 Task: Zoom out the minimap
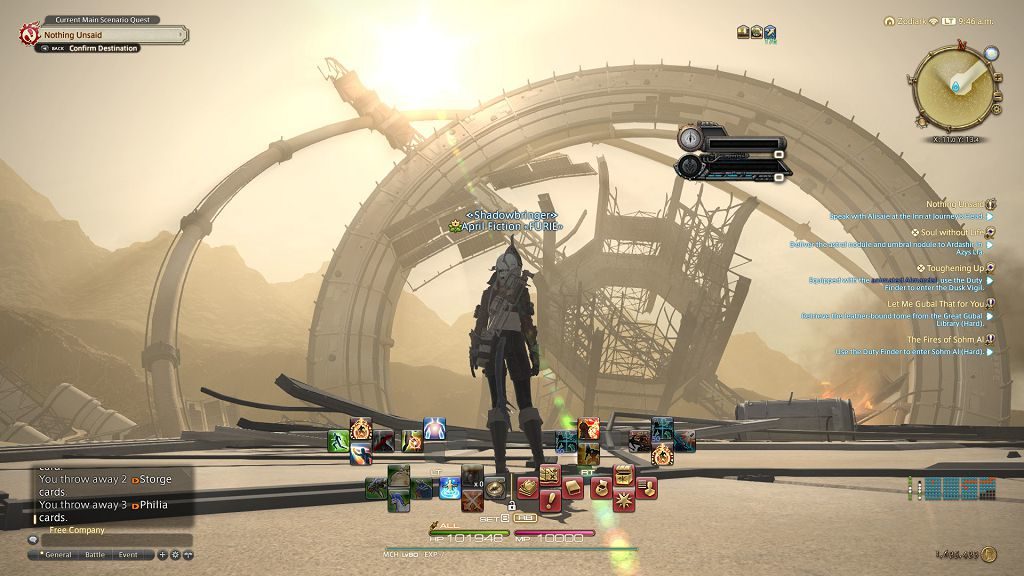(x=996, y=91)
